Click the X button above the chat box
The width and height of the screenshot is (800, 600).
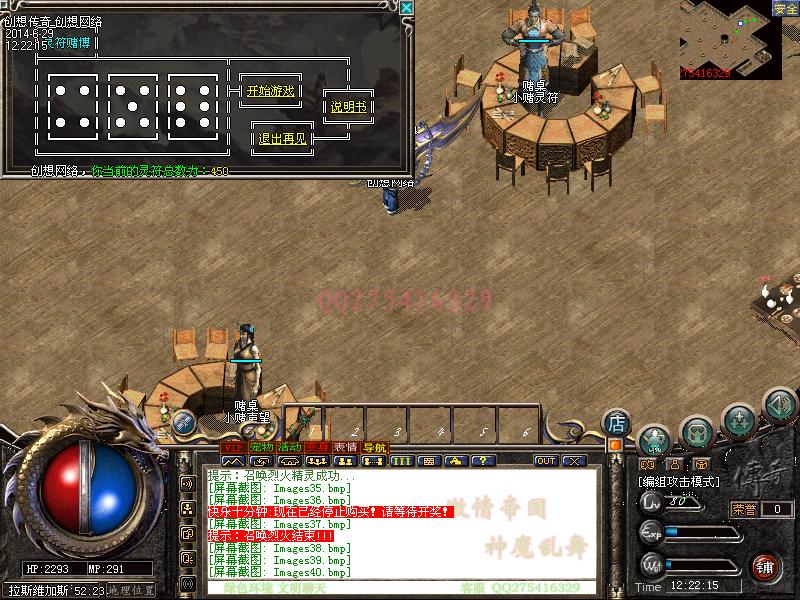[x=574, y=461]
